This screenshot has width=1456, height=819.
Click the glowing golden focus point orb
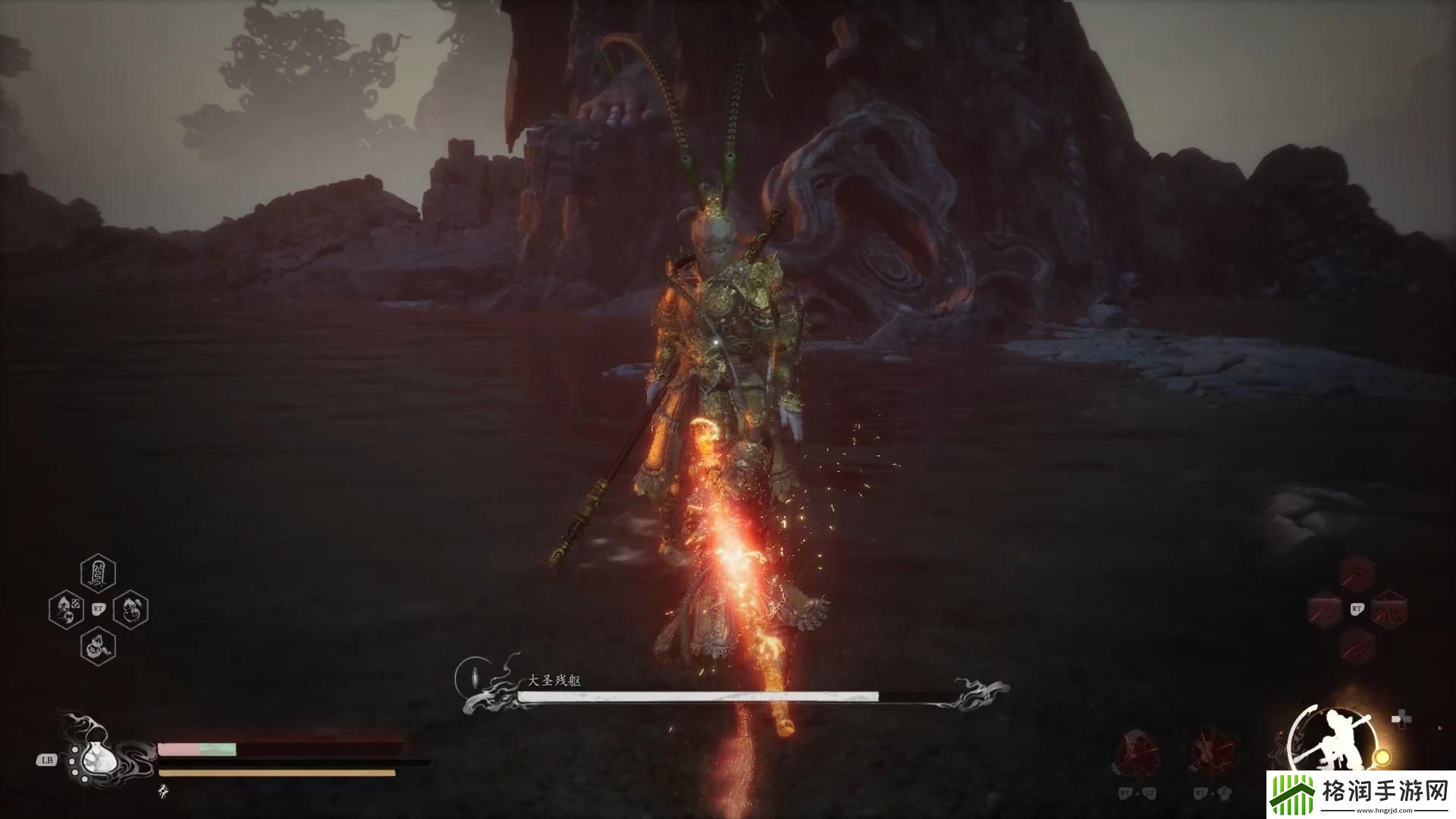click(1382, 757)
